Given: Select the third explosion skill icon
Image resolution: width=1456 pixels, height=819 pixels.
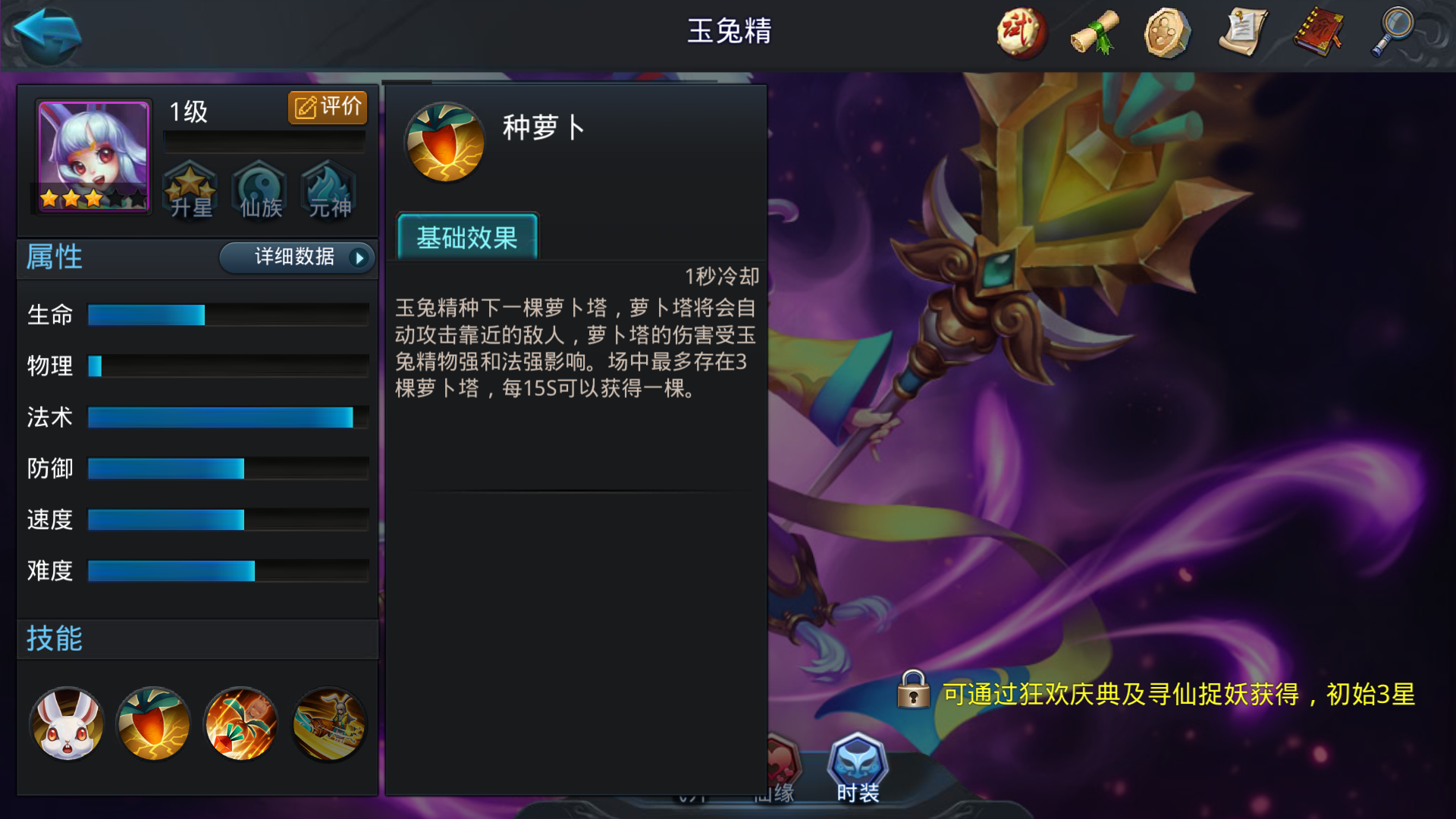Looking at the screenshot, I should click(x=240, y=724).
